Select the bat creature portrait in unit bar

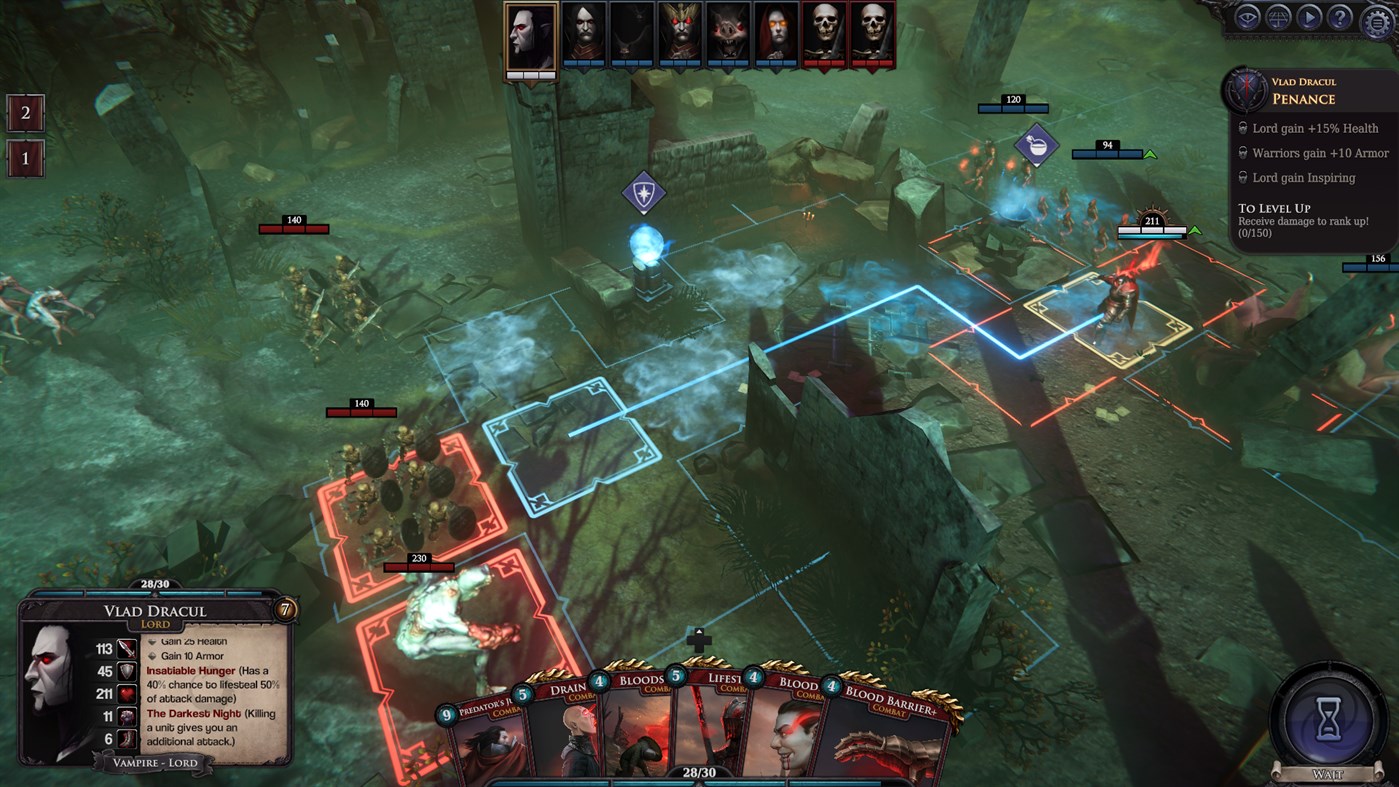727,35
